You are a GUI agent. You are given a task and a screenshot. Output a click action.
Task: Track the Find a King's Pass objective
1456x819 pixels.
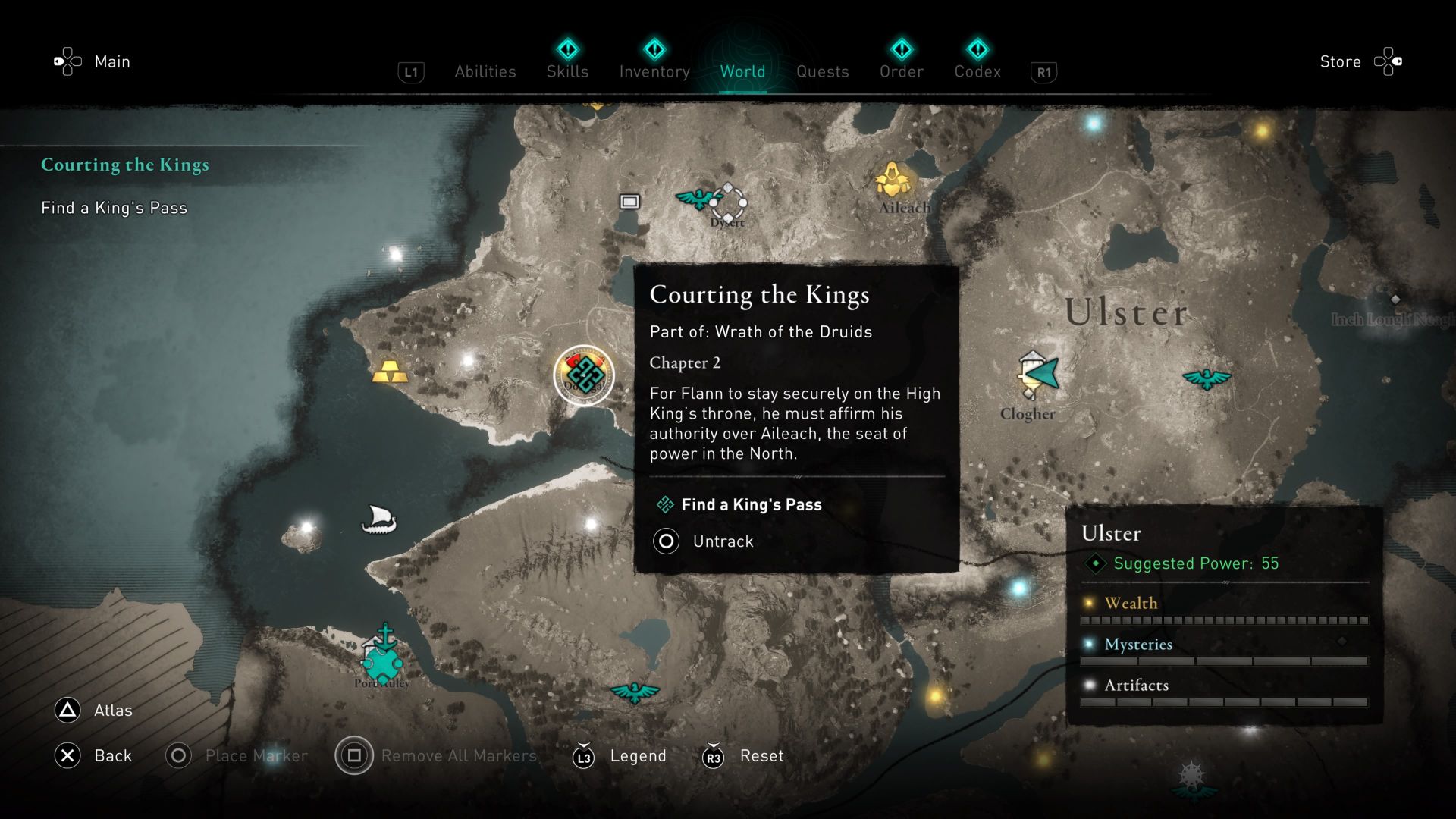(751, 504)
